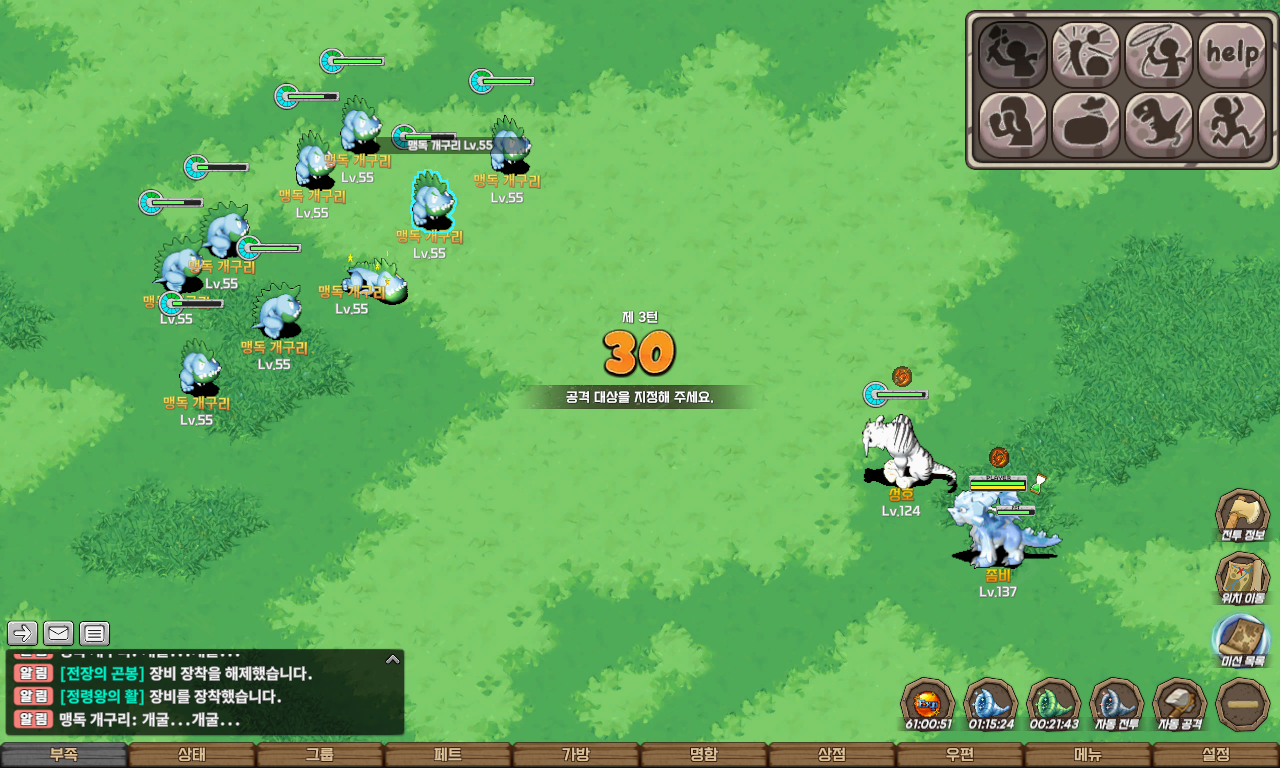Toggle 자동 전투 auto battle
The height and width of the screenshot is (768, 1280).
tap(1116, 704)
